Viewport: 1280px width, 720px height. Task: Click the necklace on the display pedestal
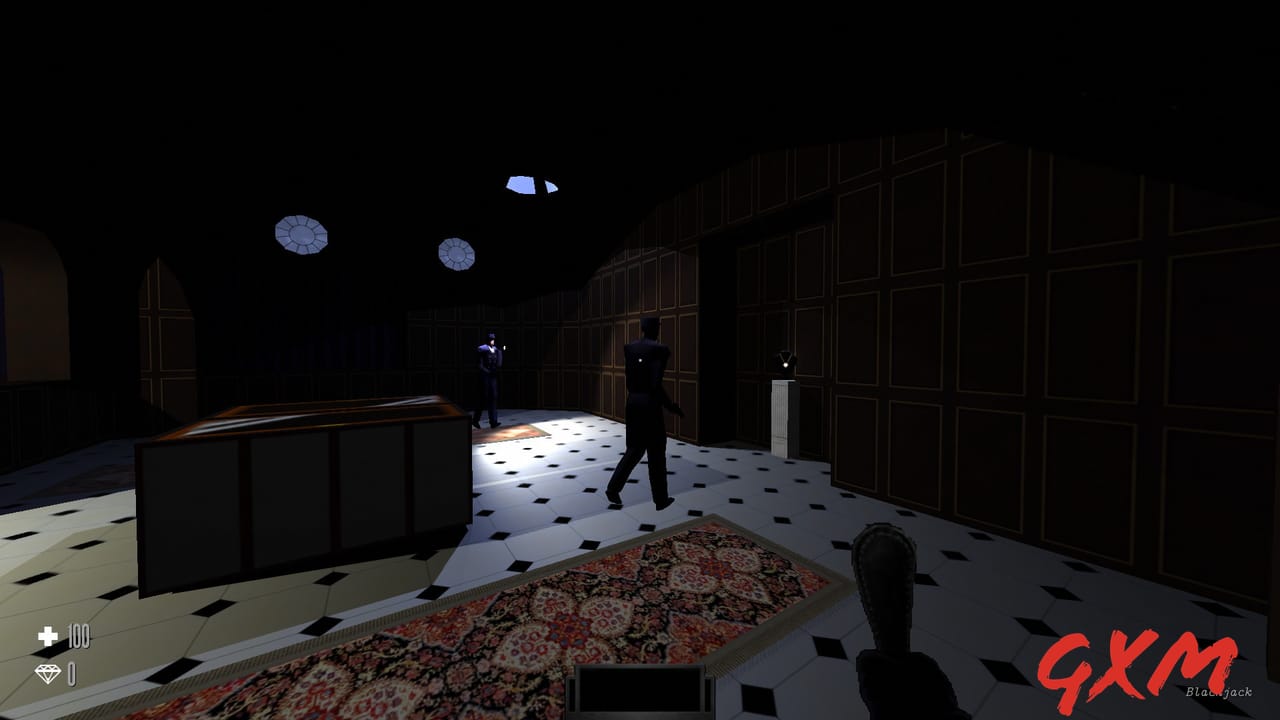(x=785, y=358)
